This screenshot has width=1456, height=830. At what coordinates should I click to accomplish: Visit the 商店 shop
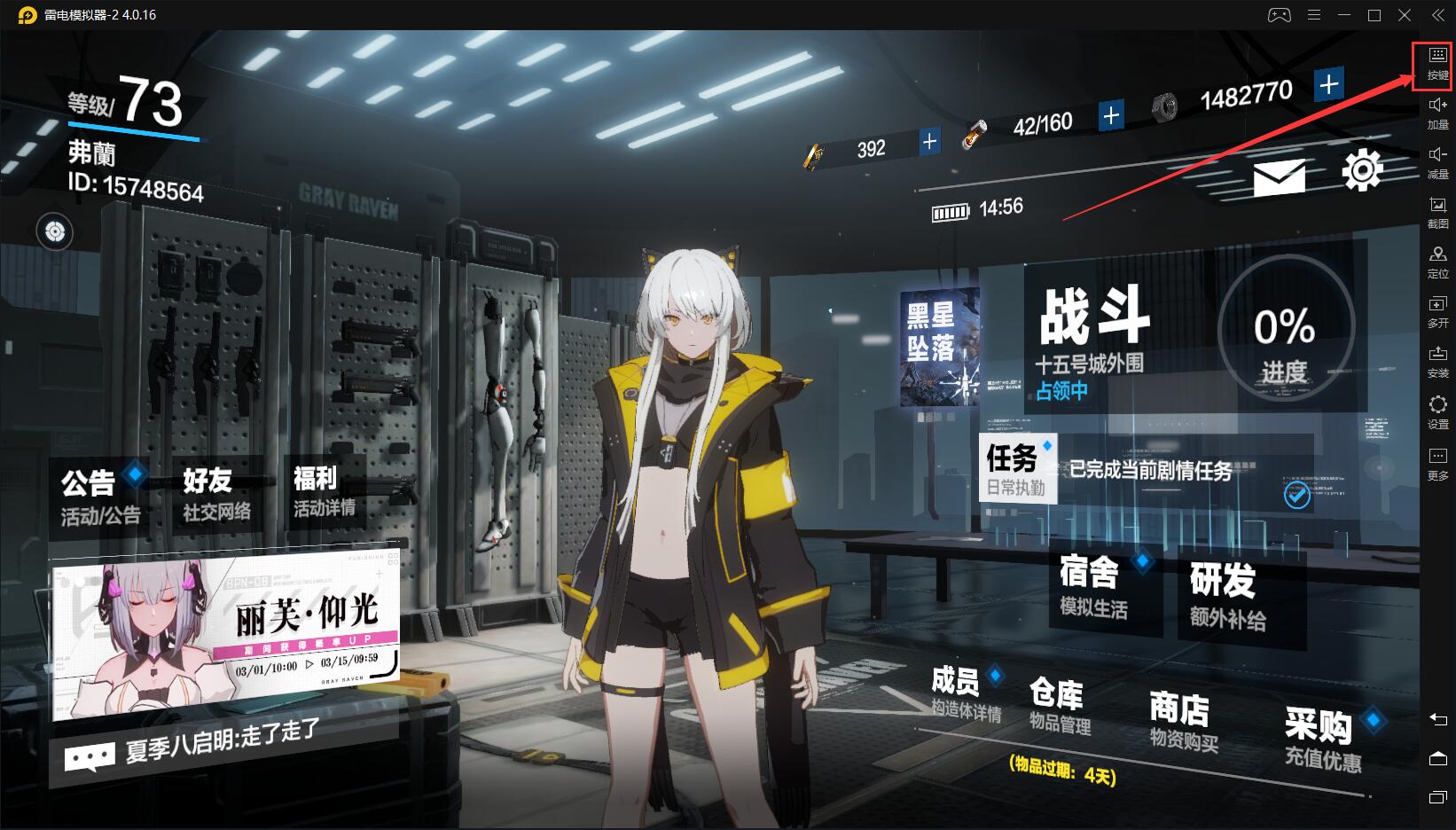(1182, 722)
